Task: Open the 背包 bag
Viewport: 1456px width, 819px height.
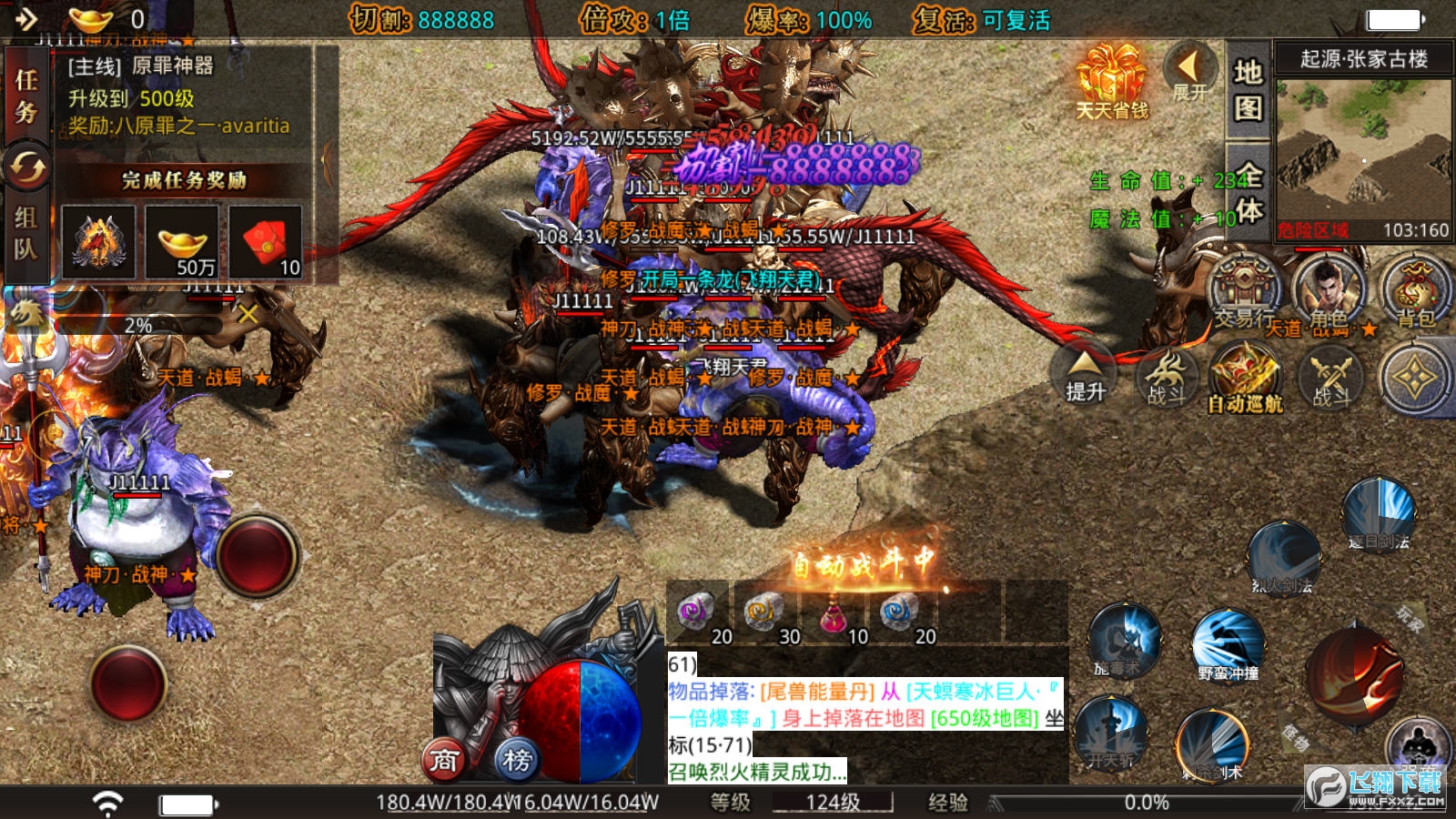Action: click(1414, 289)
